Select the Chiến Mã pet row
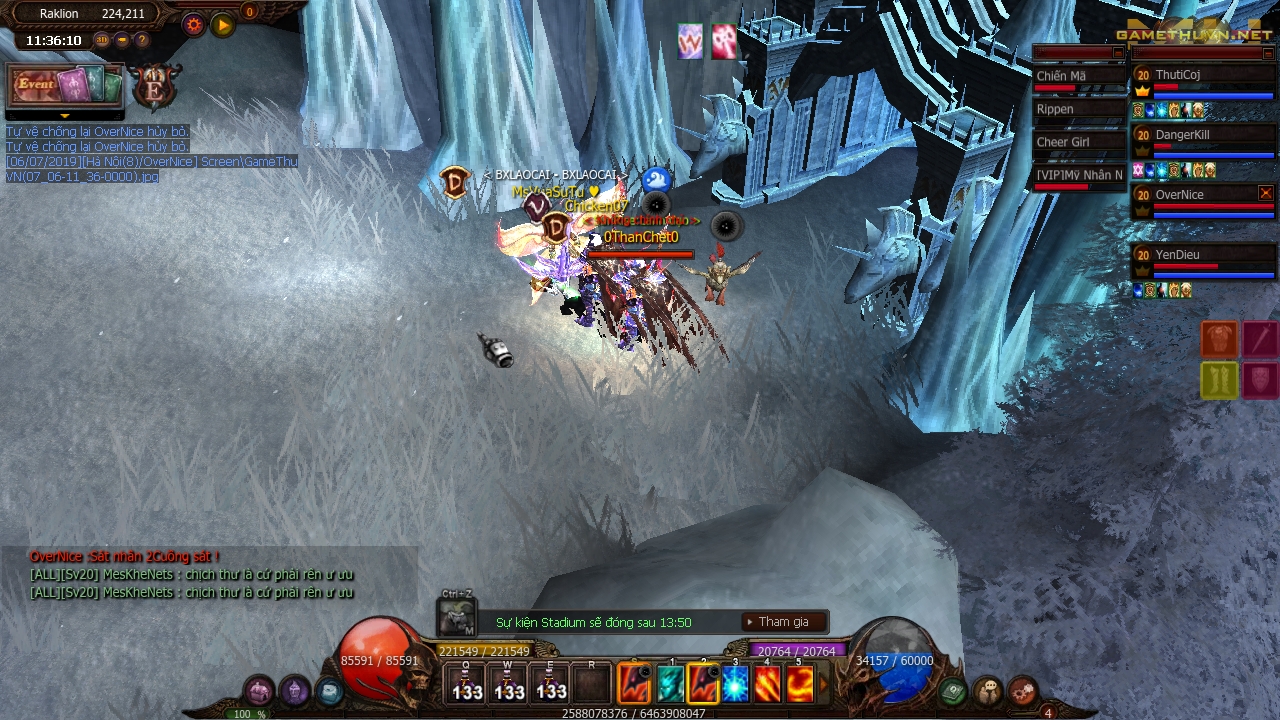This screenshot has height=720, width=1280. [x=1079, y=77]
